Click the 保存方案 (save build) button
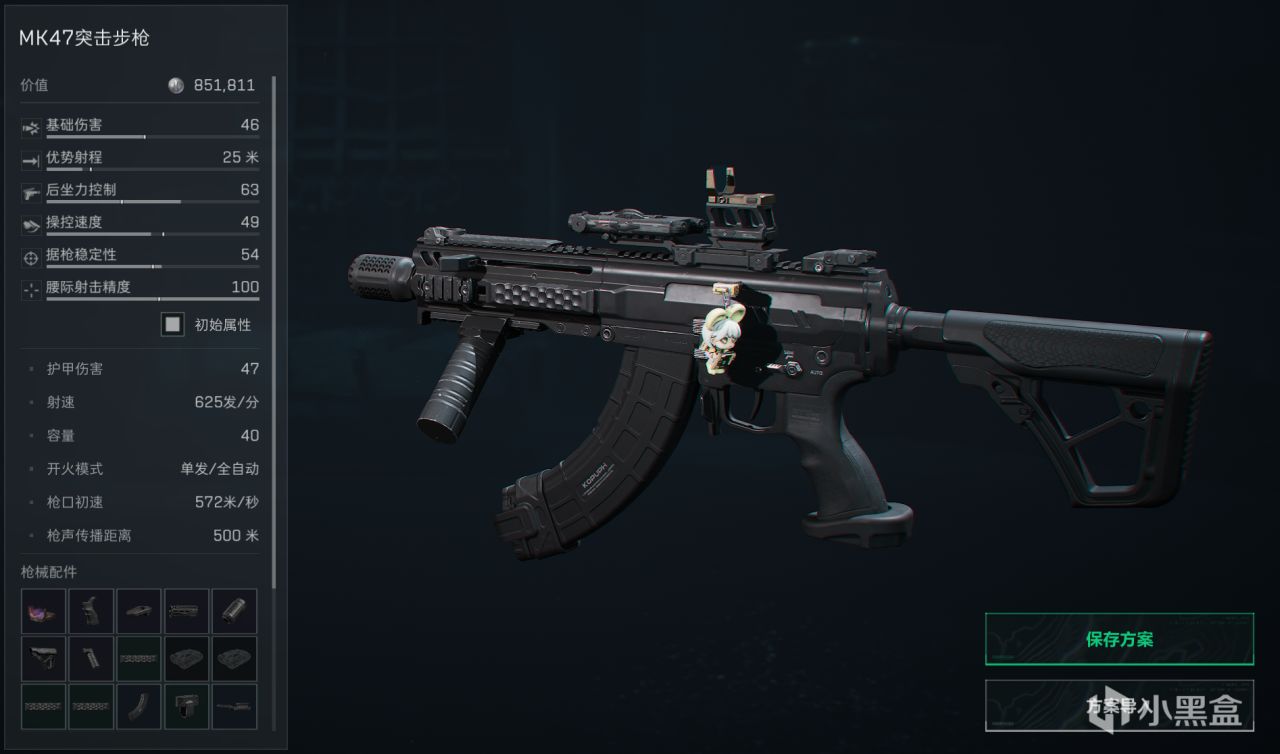Screen dimensions: 1280x754 tap(1119, 639)
